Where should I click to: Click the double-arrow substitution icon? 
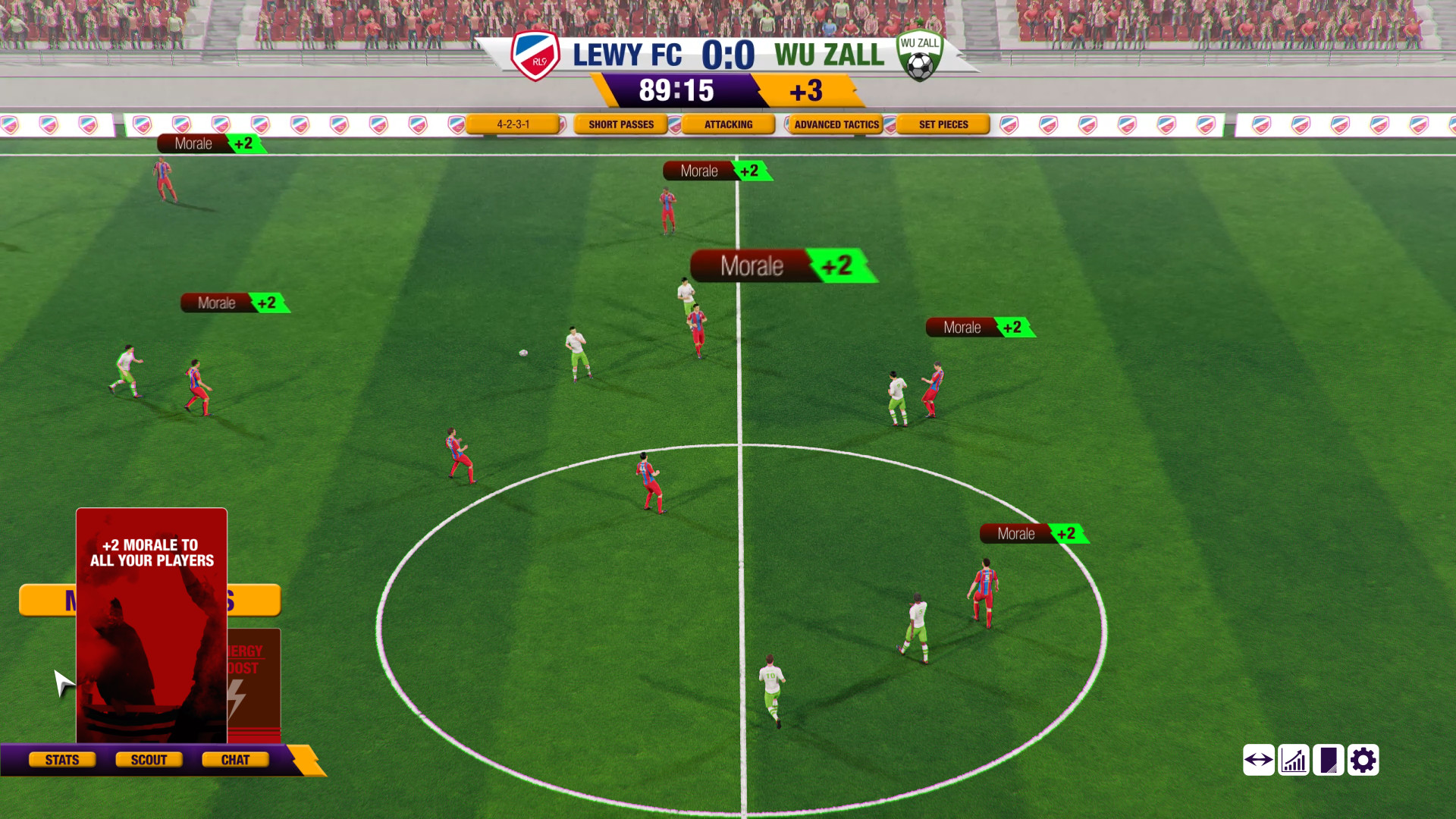pos(1259,760)
